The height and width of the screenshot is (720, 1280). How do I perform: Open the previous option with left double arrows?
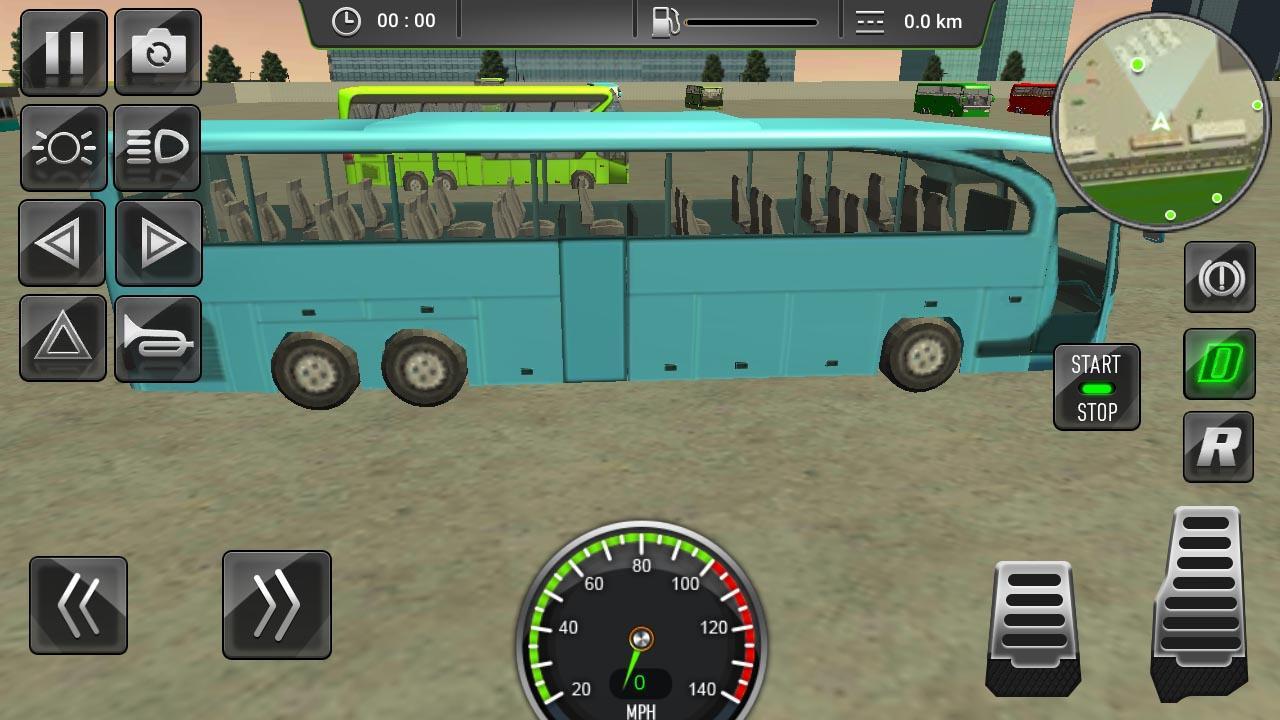(78, 605)
